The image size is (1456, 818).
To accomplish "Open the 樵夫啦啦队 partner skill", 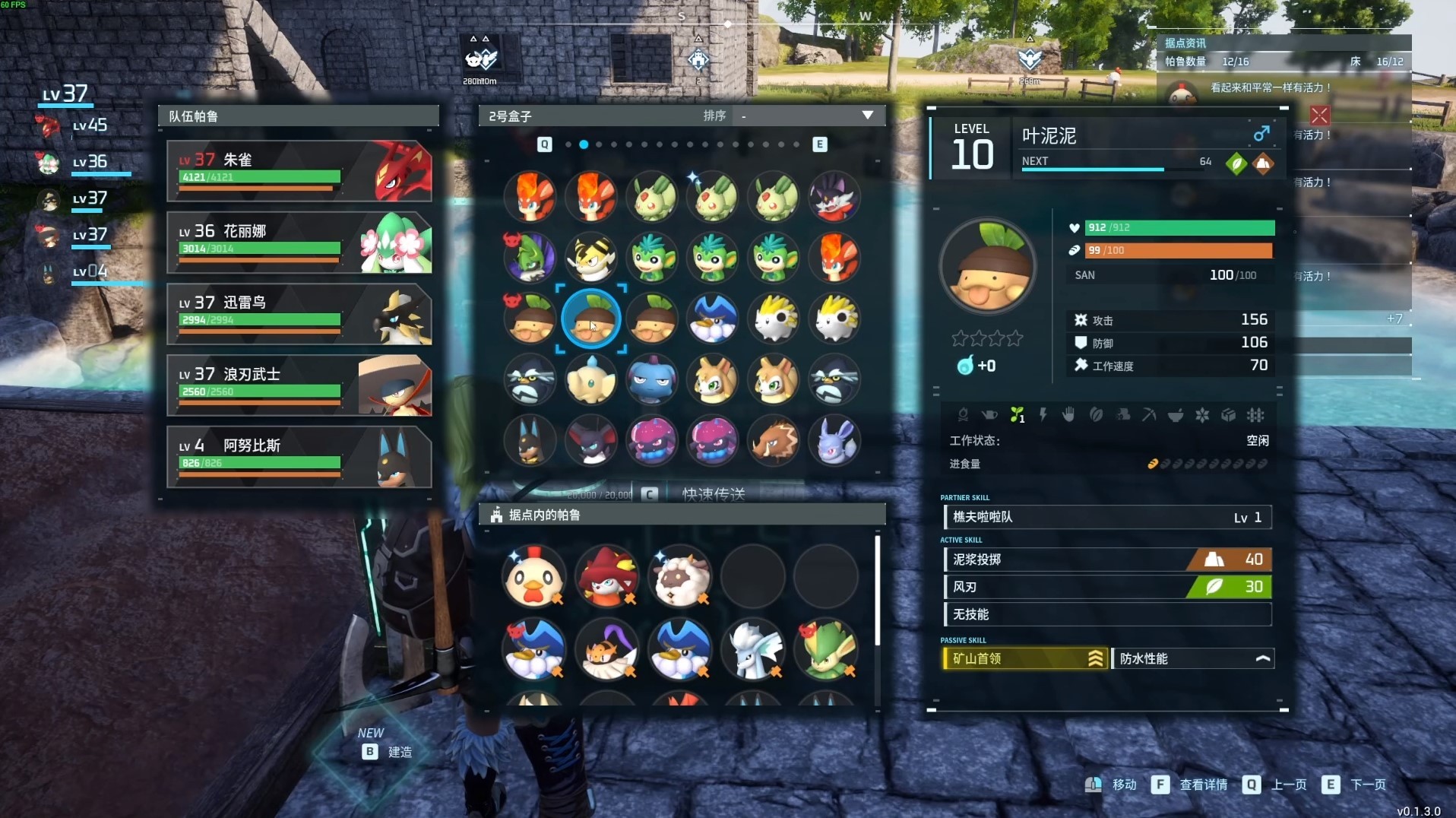I will pyautogui.click(x=1107, y=517).
